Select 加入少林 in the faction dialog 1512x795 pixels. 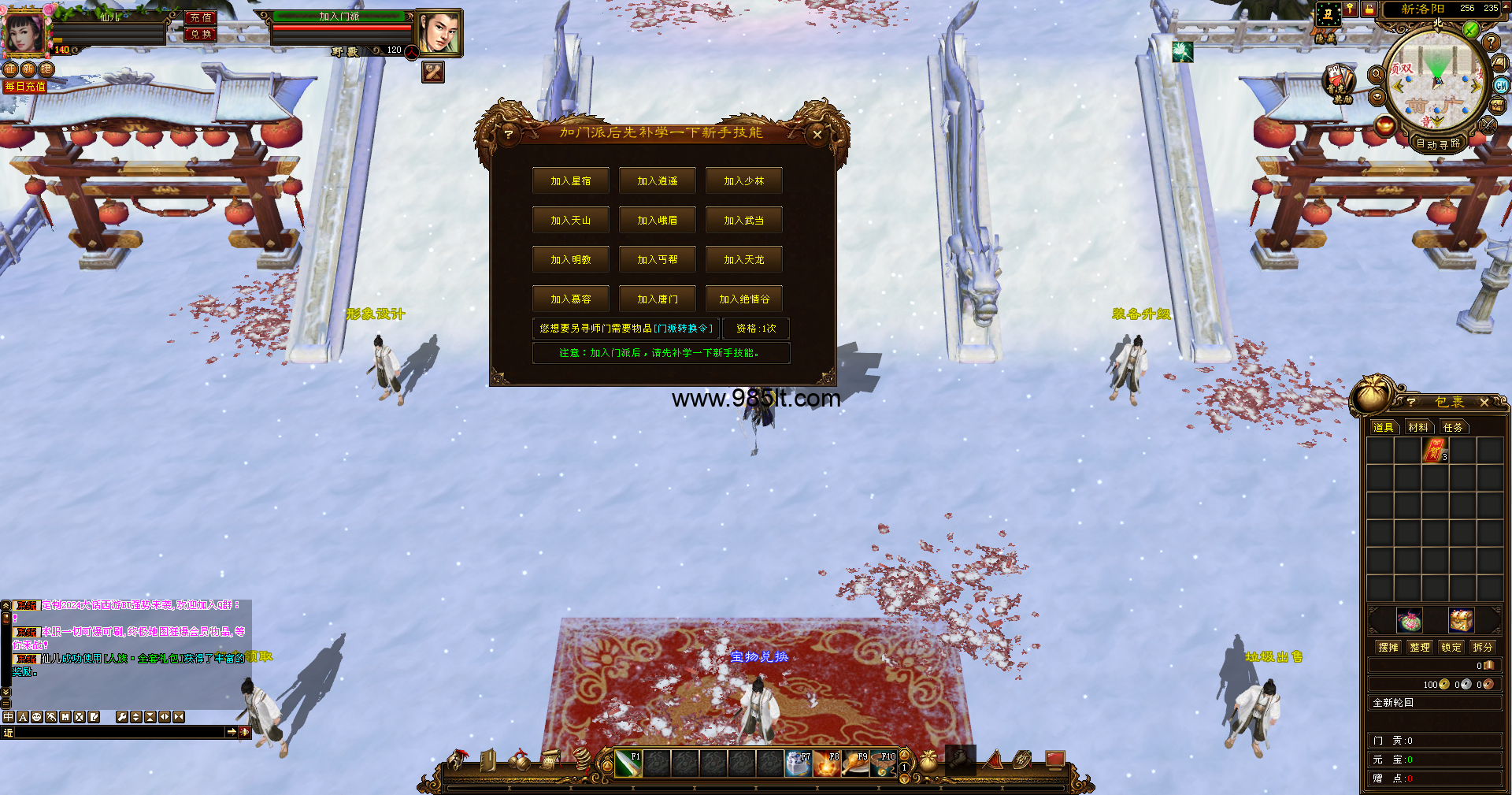coord(743,181)
